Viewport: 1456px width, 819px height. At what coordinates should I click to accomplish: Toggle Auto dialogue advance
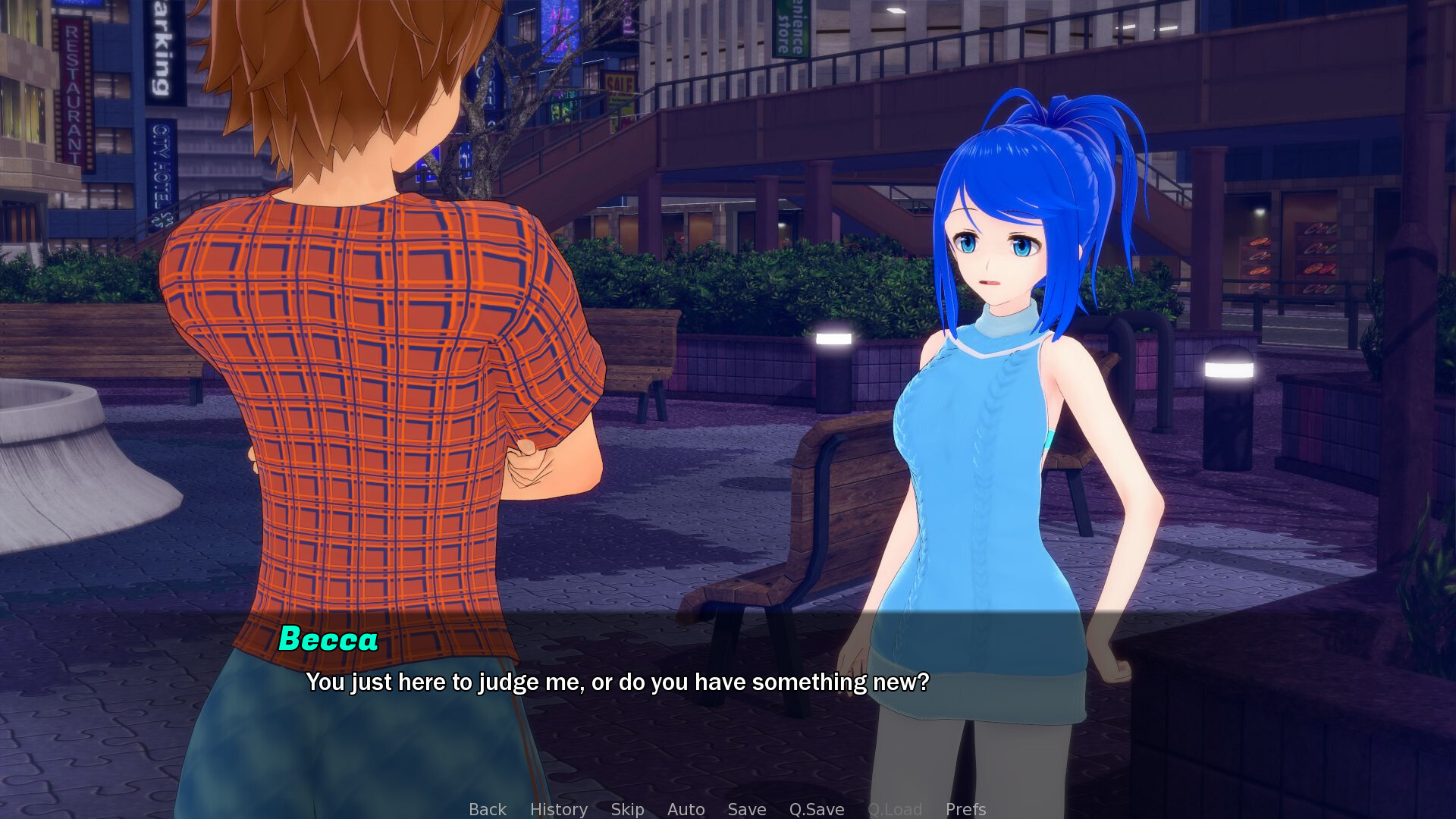pos(686,809)
